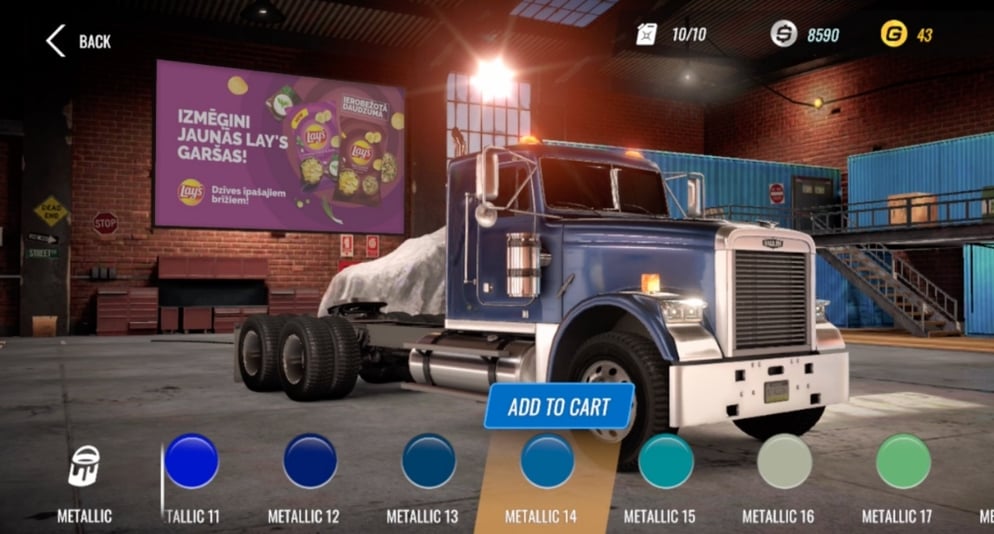Add the selected paint to cart
Viewport: 994px width, 534px height.
pos(558,406)
